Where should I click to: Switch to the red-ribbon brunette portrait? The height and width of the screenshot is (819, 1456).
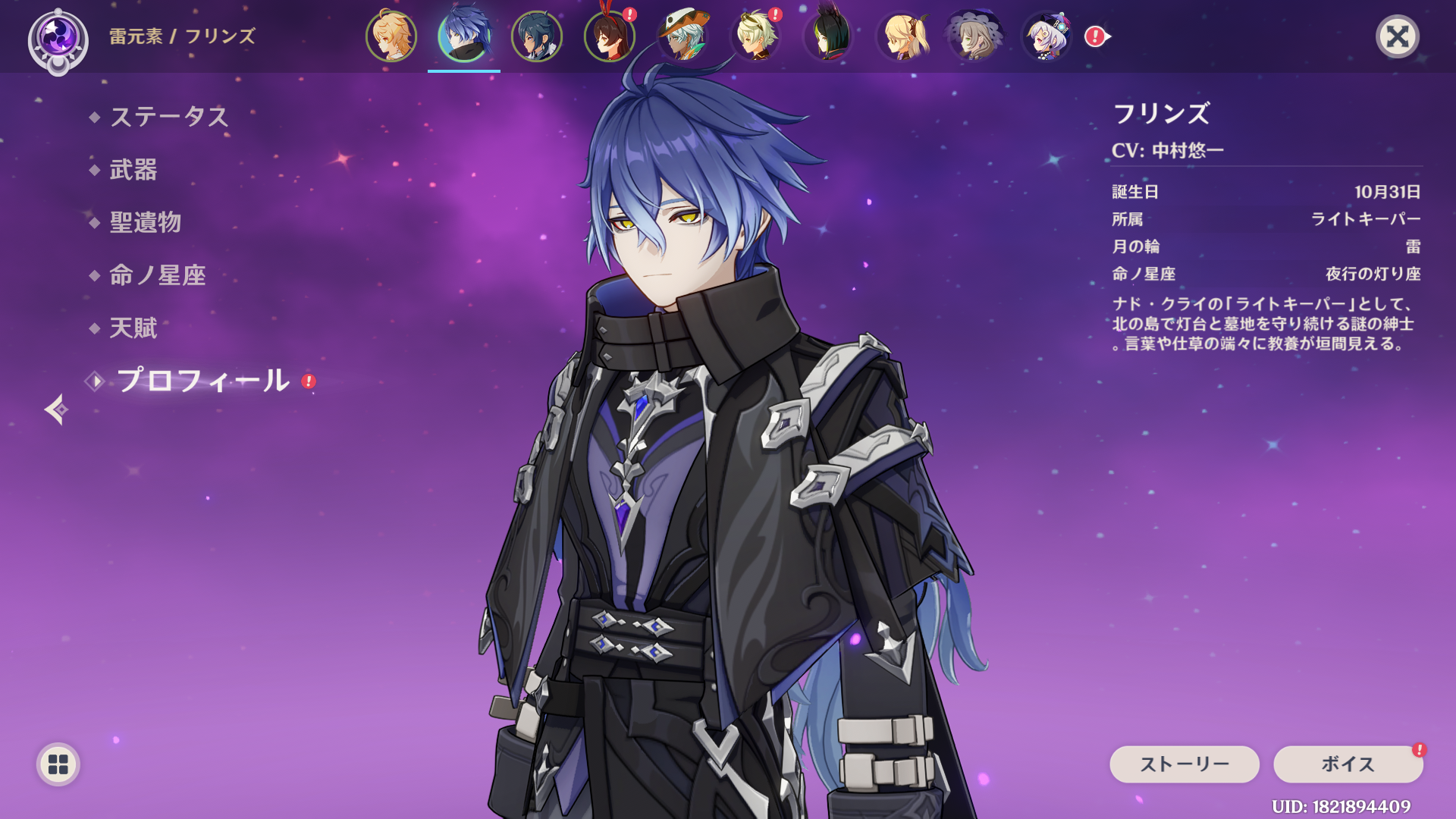click(610, 36)
